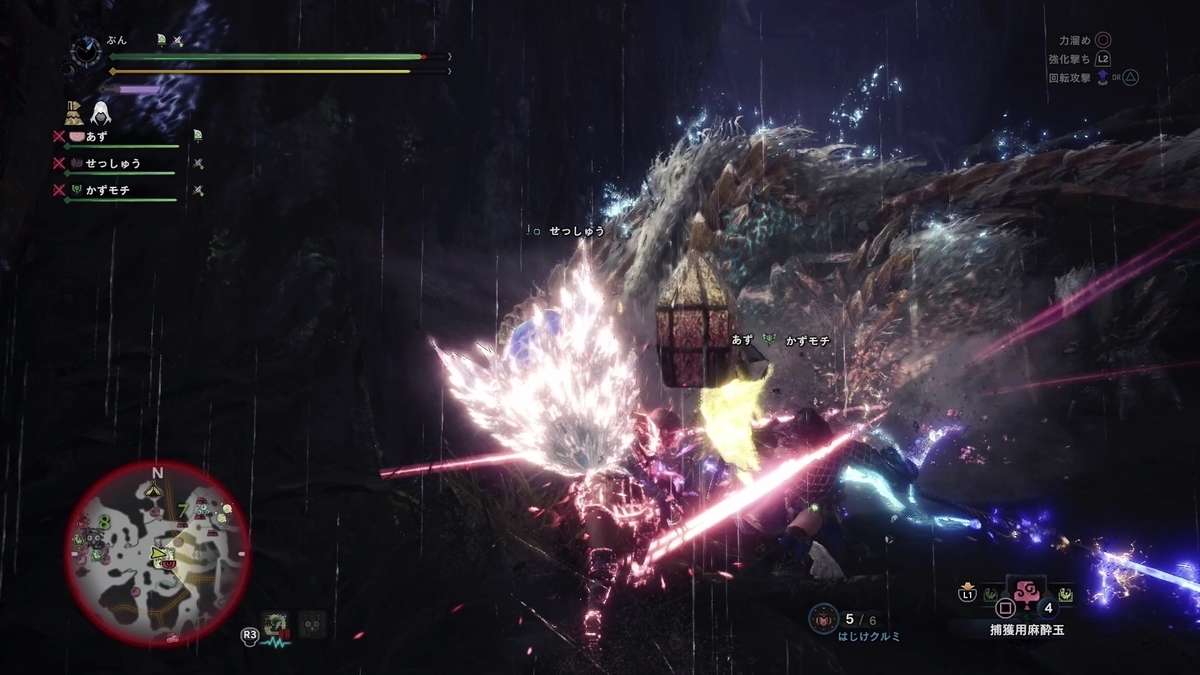Select the item bar's left neighbouring item
Image resolution: width=1200 pixels, height=675 pixels.
990,595
